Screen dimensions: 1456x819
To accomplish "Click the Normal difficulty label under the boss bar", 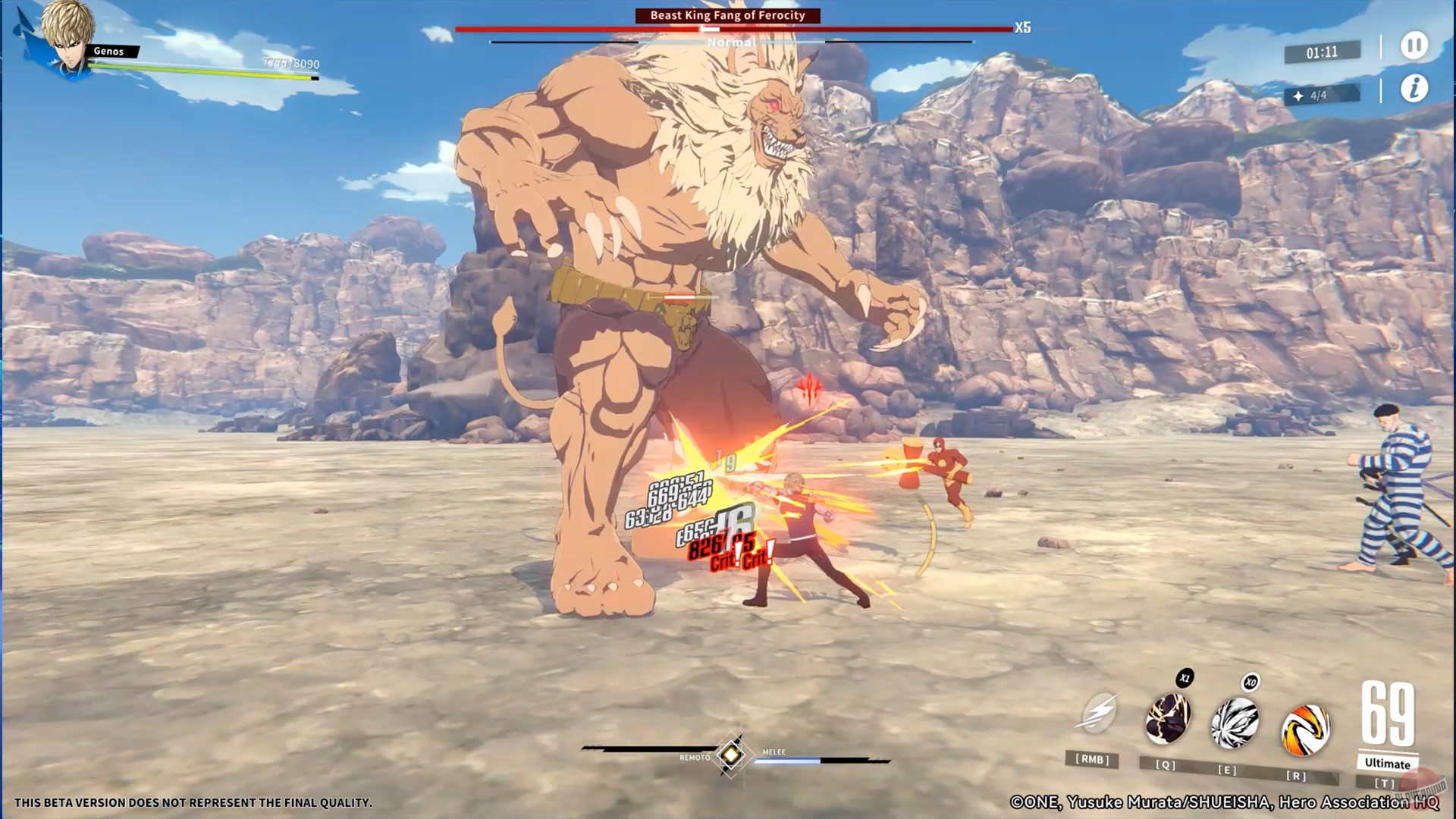I will pos(731,42).
